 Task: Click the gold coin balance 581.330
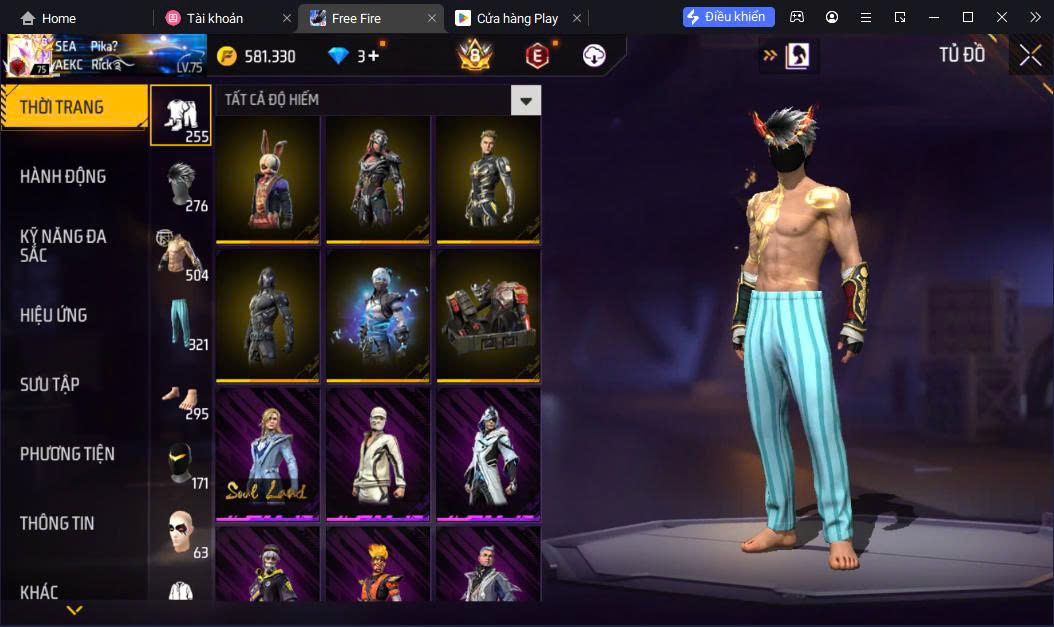coord(258,57)
